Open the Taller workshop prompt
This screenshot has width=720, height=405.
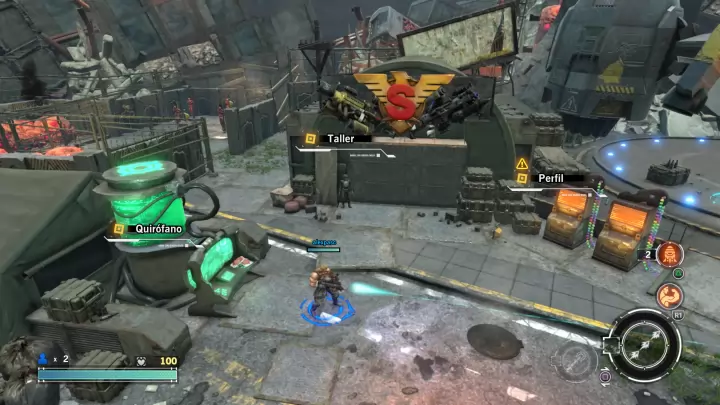pos(340,139)
